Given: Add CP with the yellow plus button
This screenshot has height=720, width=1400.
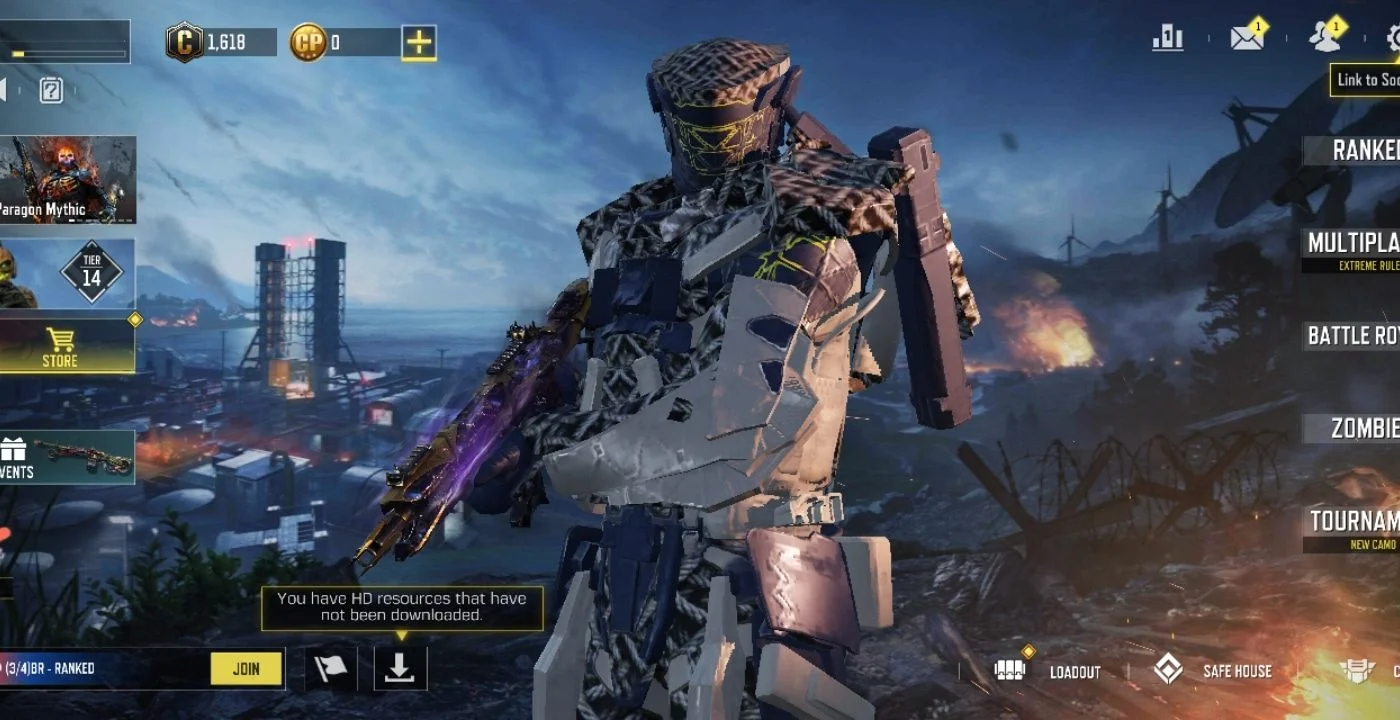Looking at the screenshot, I should click(x=419, y=42).
